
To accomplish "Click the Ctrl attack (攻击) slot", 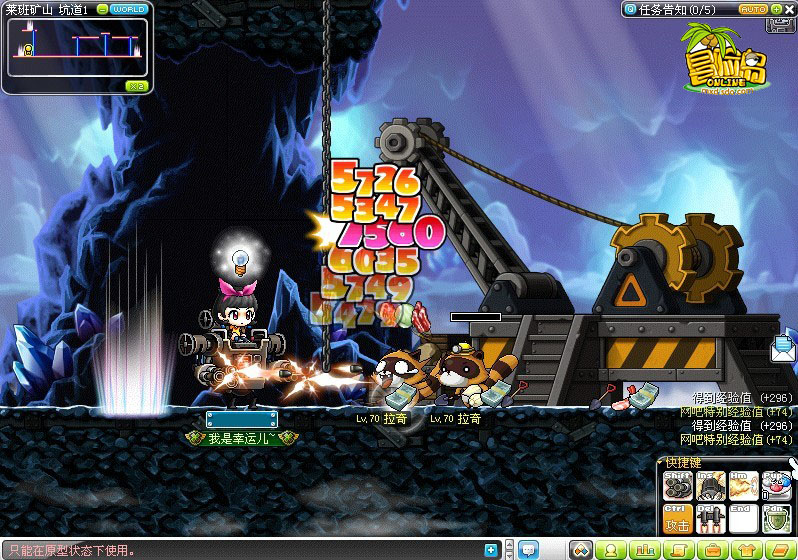I will tap(678, 519).
